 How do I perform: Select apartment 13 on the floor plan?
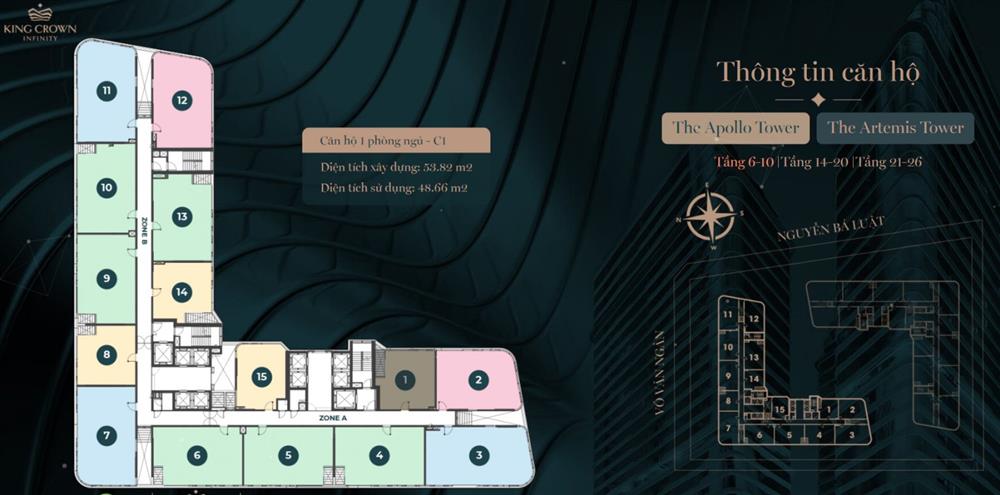click(x=181, y=216)
